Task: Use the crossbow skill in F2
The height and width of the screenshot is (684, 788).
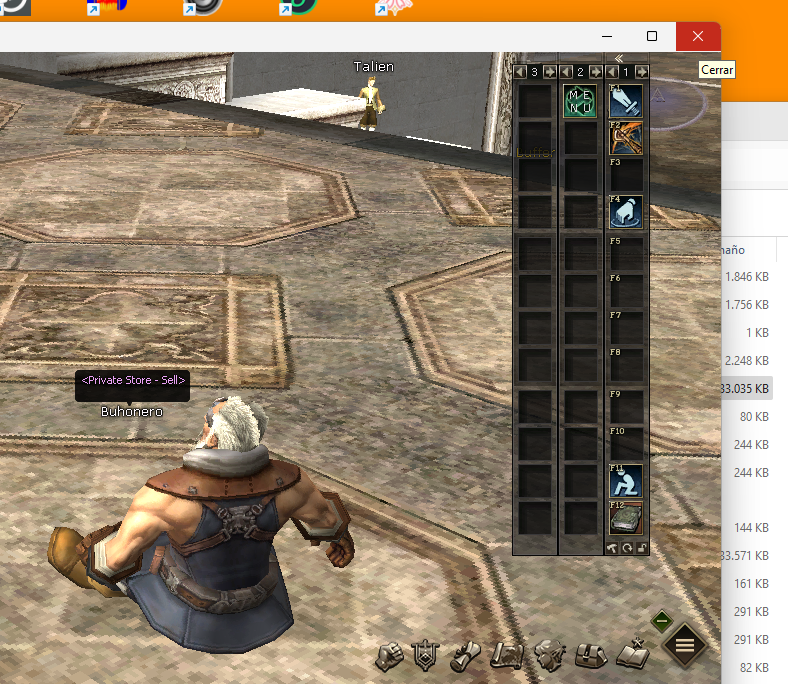Action: [x=626, y=138]
